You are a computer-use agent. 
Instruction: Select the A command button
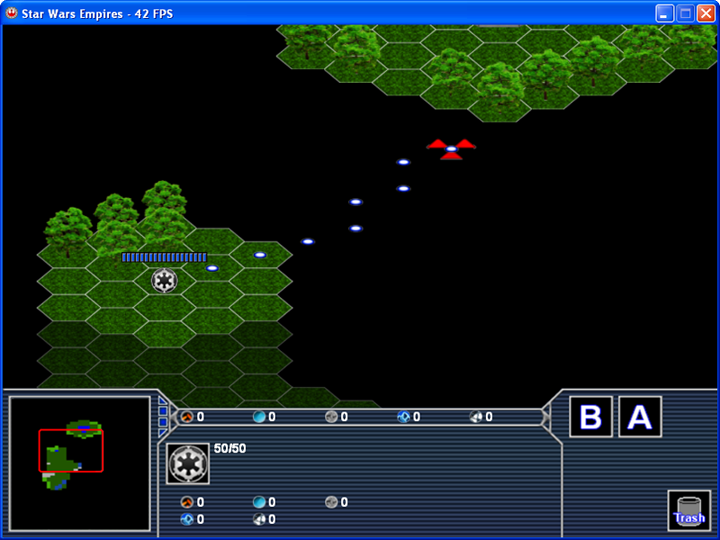click(x=639, y=417)
